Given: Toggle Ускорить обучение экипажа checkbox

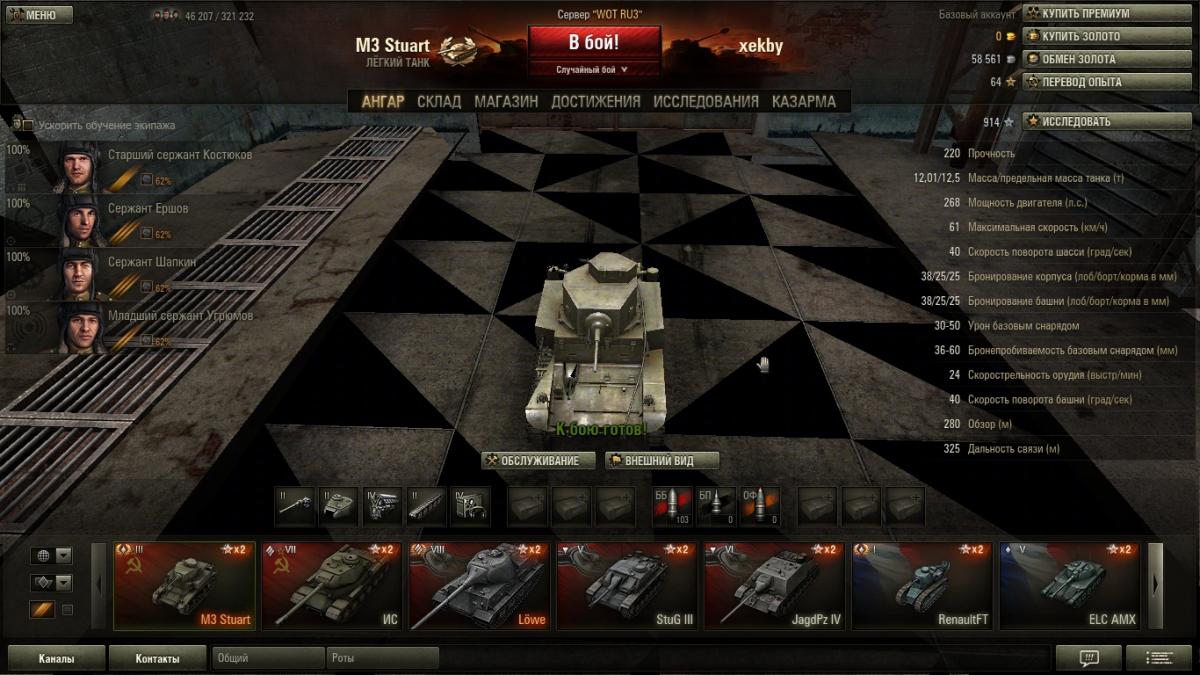Looking at the screenshot, I should (x=28, y=126).
